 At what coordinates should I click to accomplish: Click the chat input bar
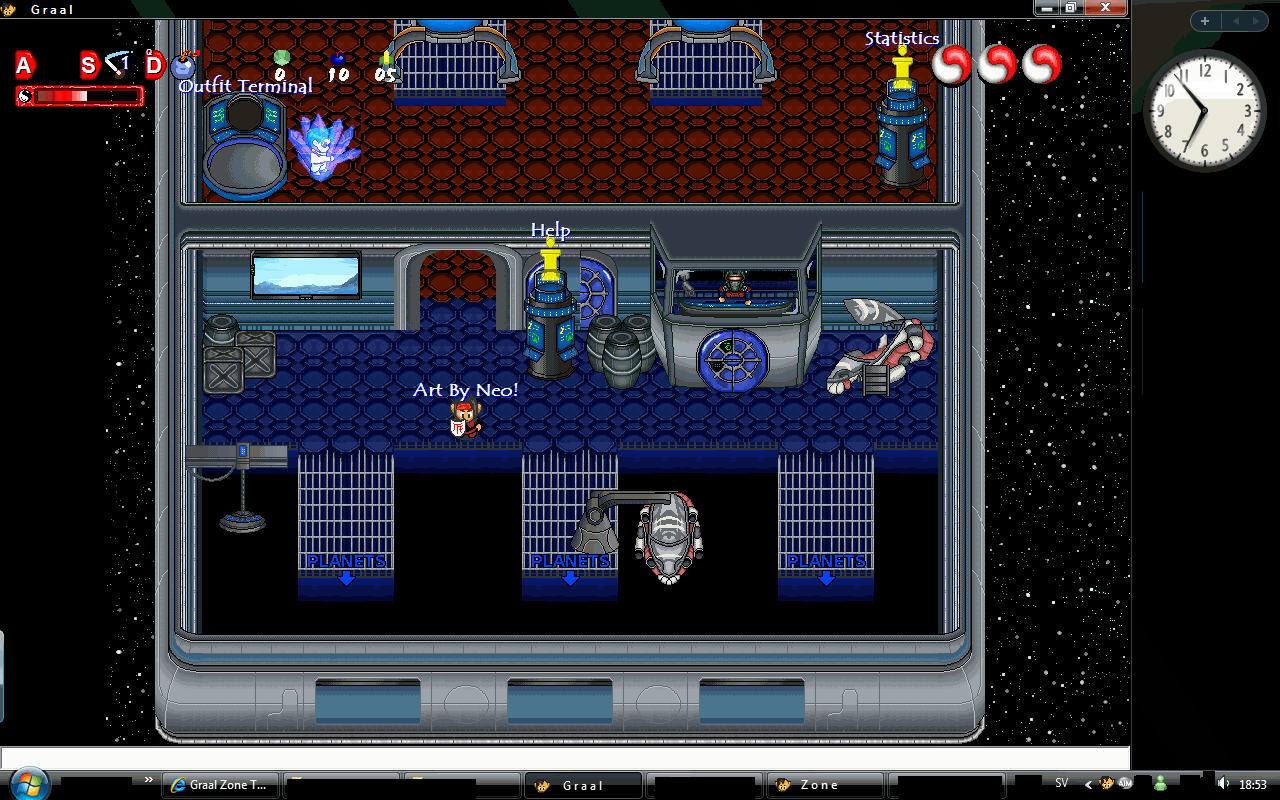(x=565, y=758)
